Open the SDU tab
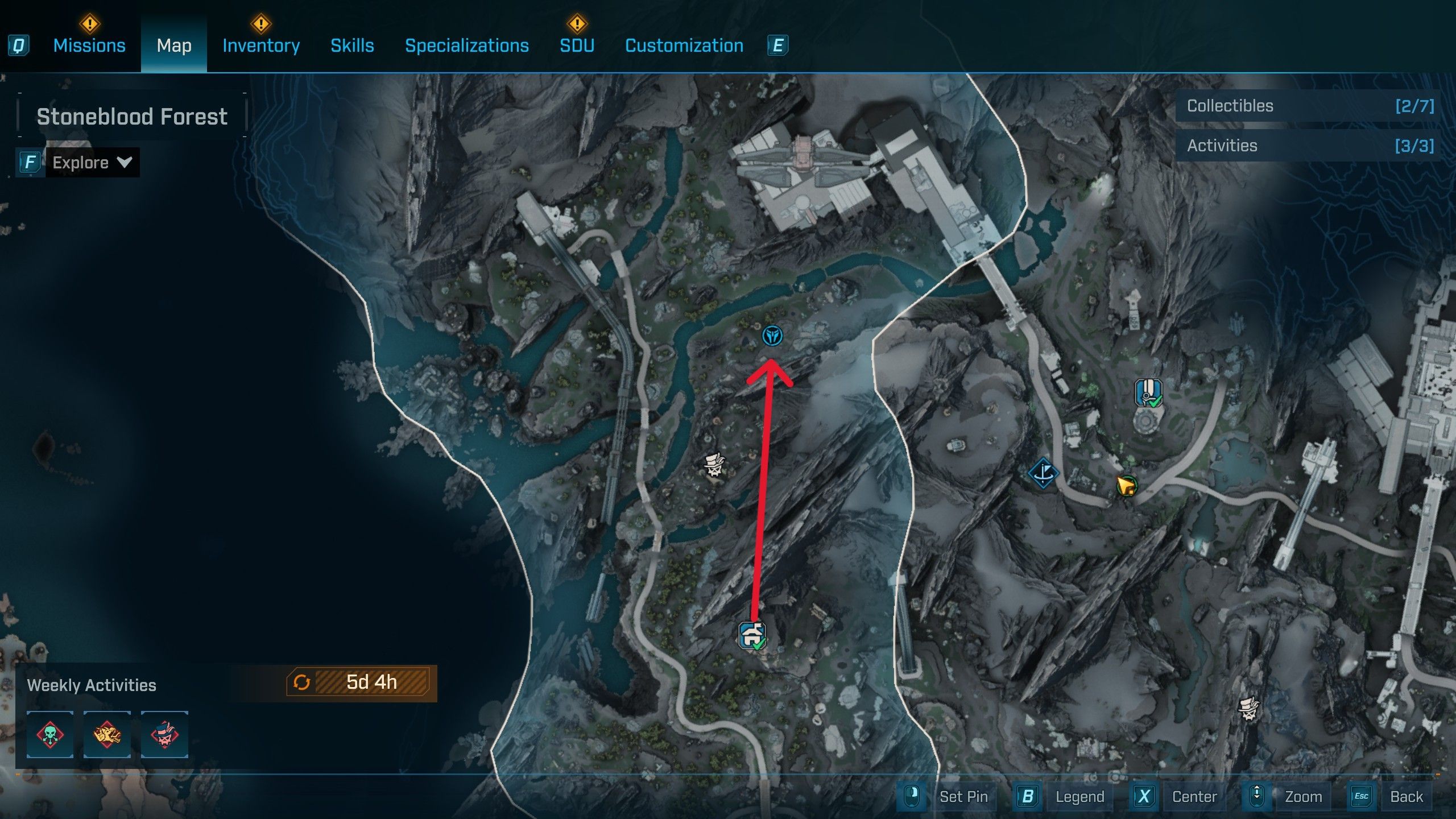The image size is (1456, 819). (577, 45)
